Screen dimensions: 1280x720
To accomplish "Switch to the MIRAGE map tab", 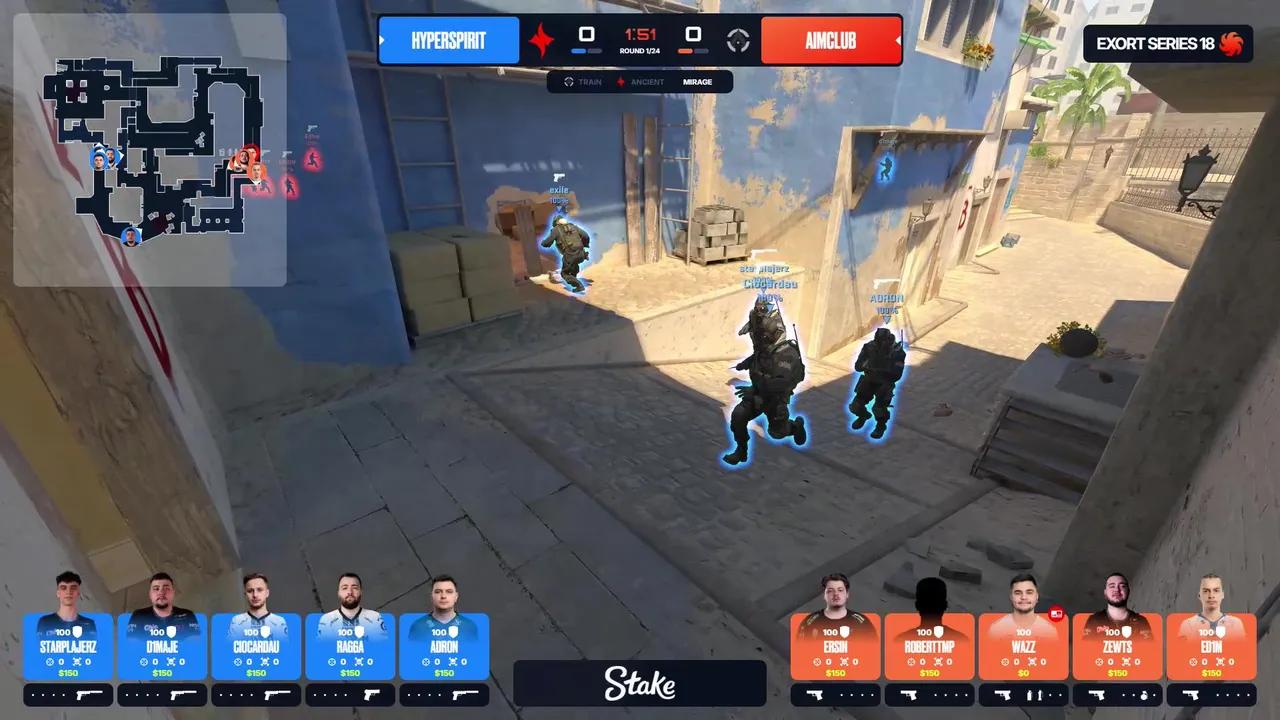I will point(697,82).
